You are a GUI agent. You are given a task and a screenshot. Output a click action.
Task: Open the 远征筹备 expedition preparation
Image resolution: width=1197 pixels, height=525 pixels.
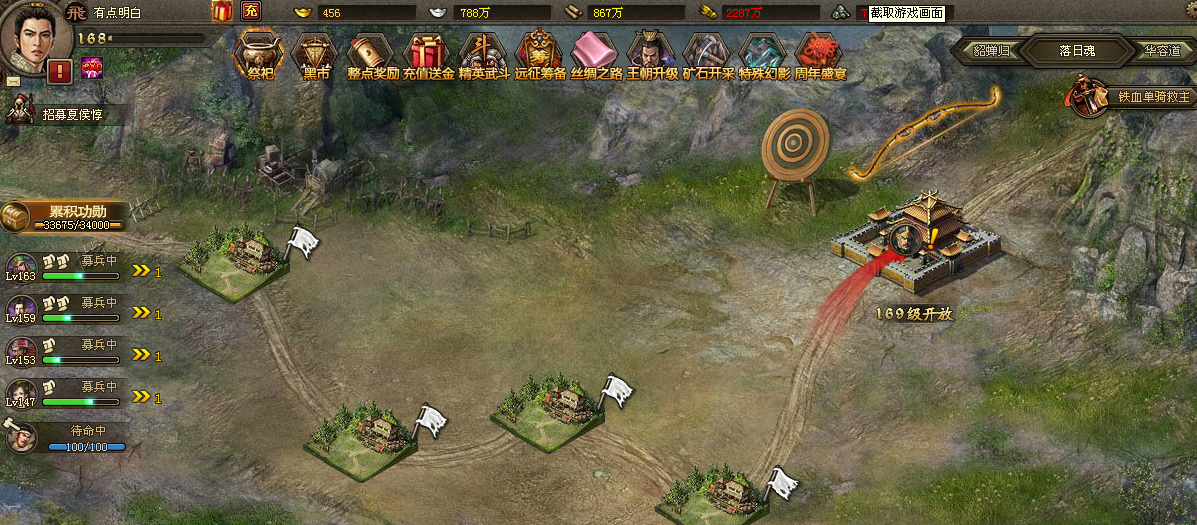[540, 55]
